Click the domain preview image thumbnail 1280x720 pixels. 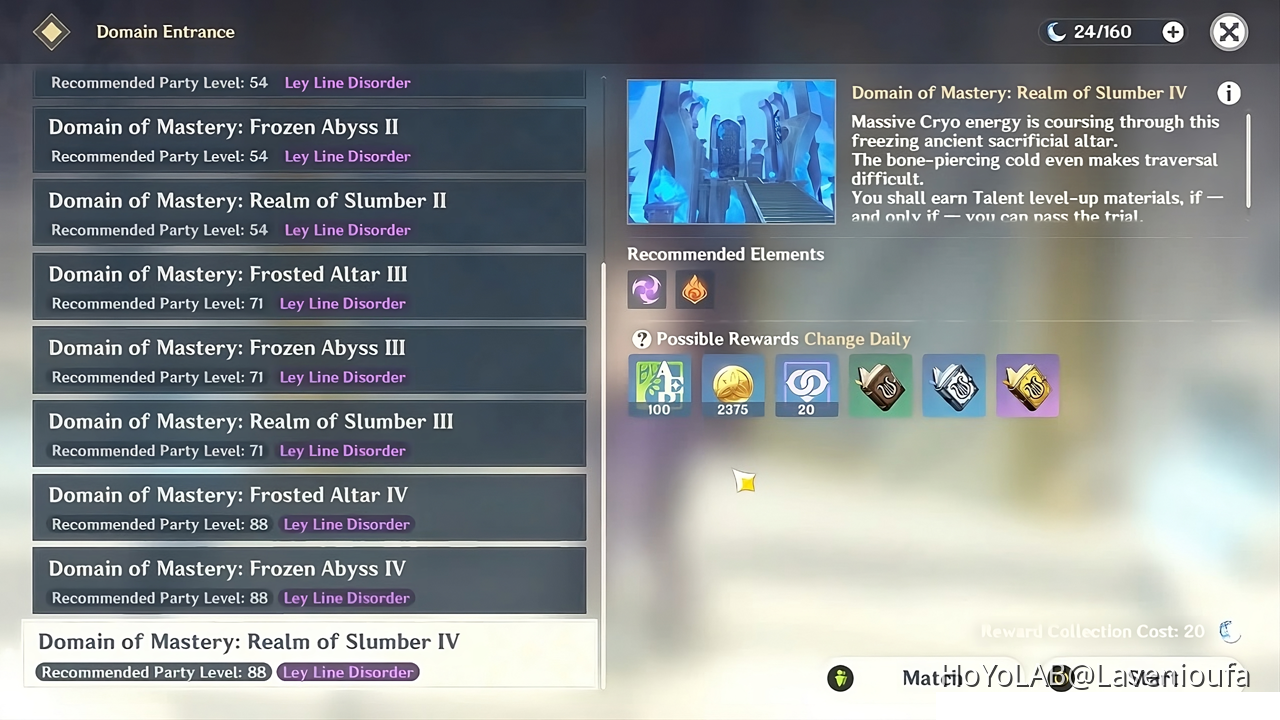tap(731, 151)
